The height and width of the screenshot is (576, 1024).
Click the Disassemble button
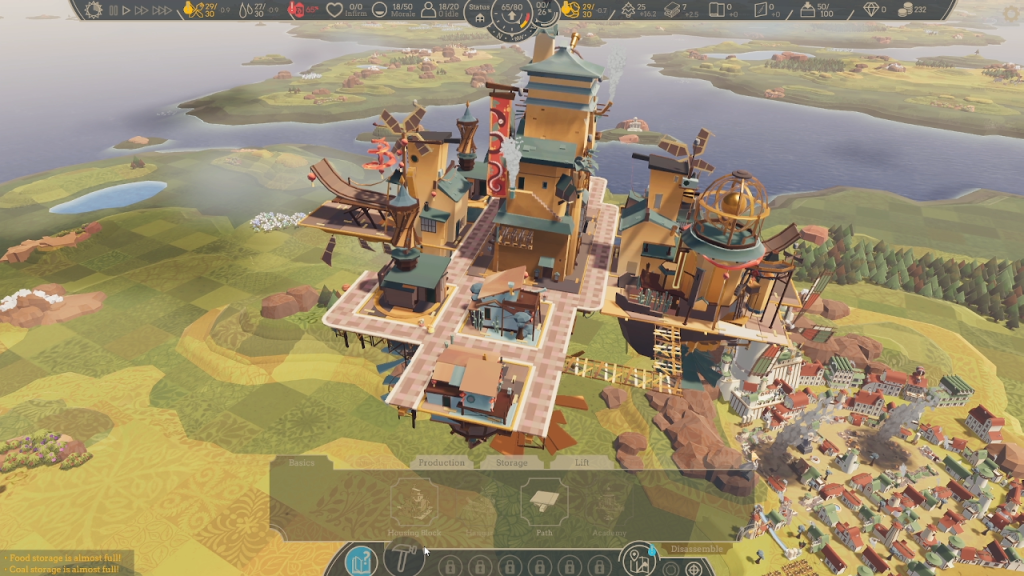[696, 549]
